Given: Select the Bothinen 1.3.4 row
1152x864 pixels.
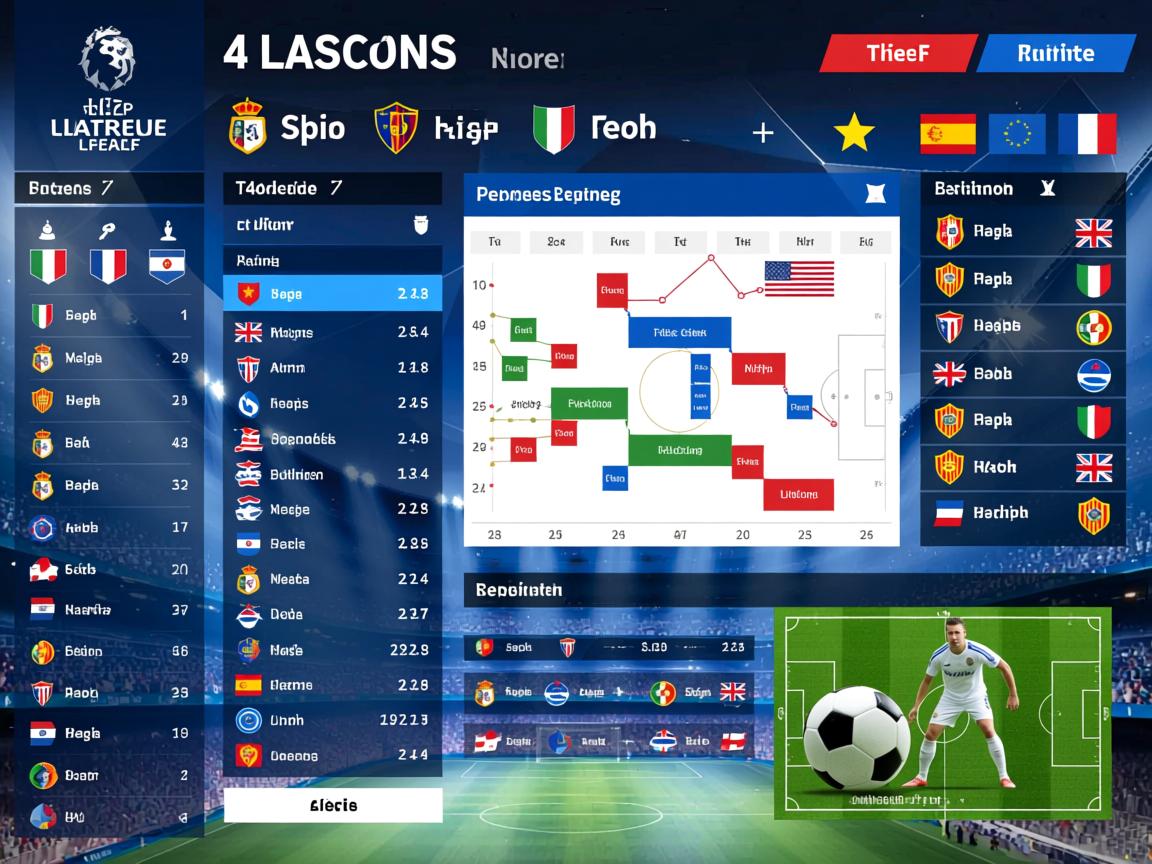Looking at the screenshot, I should click(x=332, y=474).
